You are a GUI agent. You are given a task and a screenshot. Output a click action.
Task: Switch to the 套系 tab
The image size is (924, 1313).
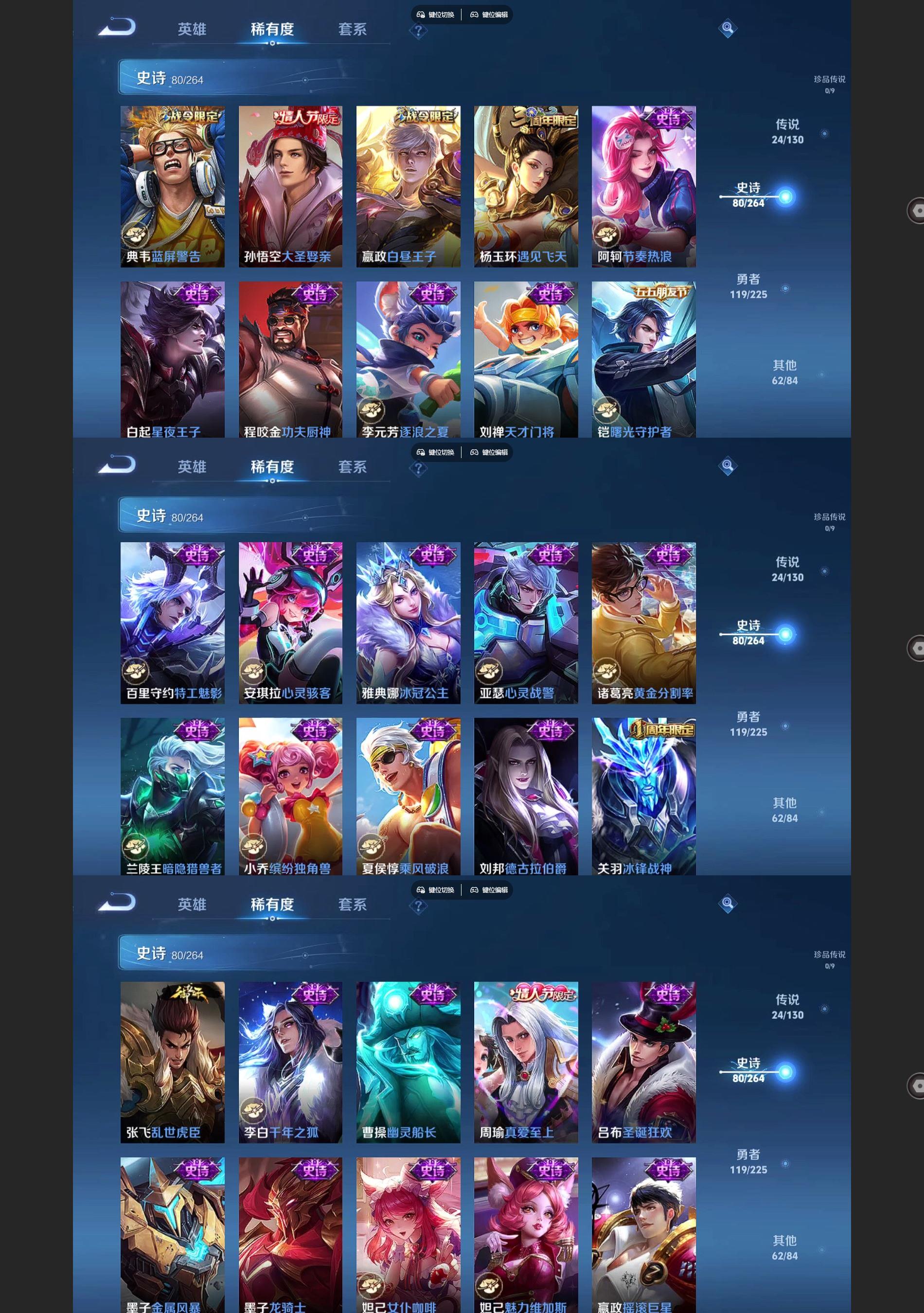point(352,30)
